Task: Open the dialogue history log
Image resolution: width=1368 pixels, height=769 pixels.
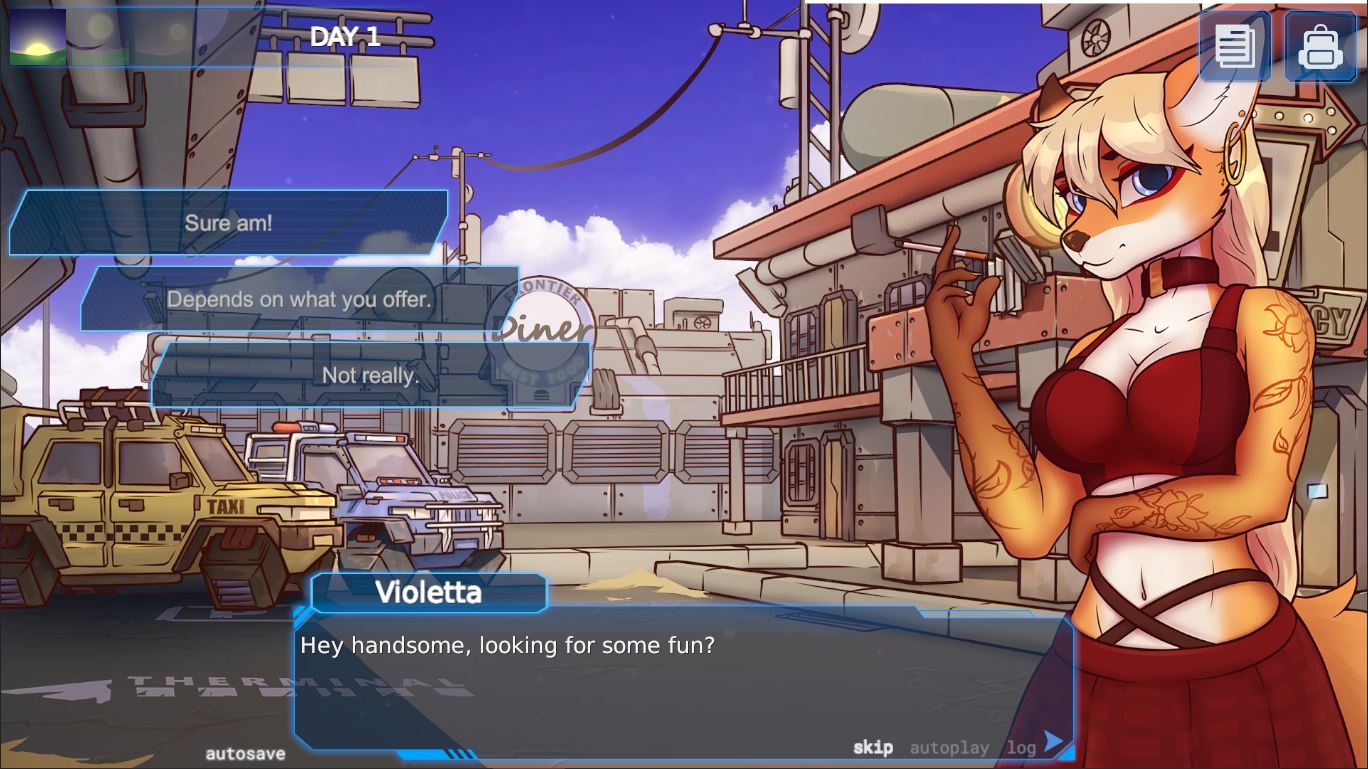Action: (x=1020, y=747)
